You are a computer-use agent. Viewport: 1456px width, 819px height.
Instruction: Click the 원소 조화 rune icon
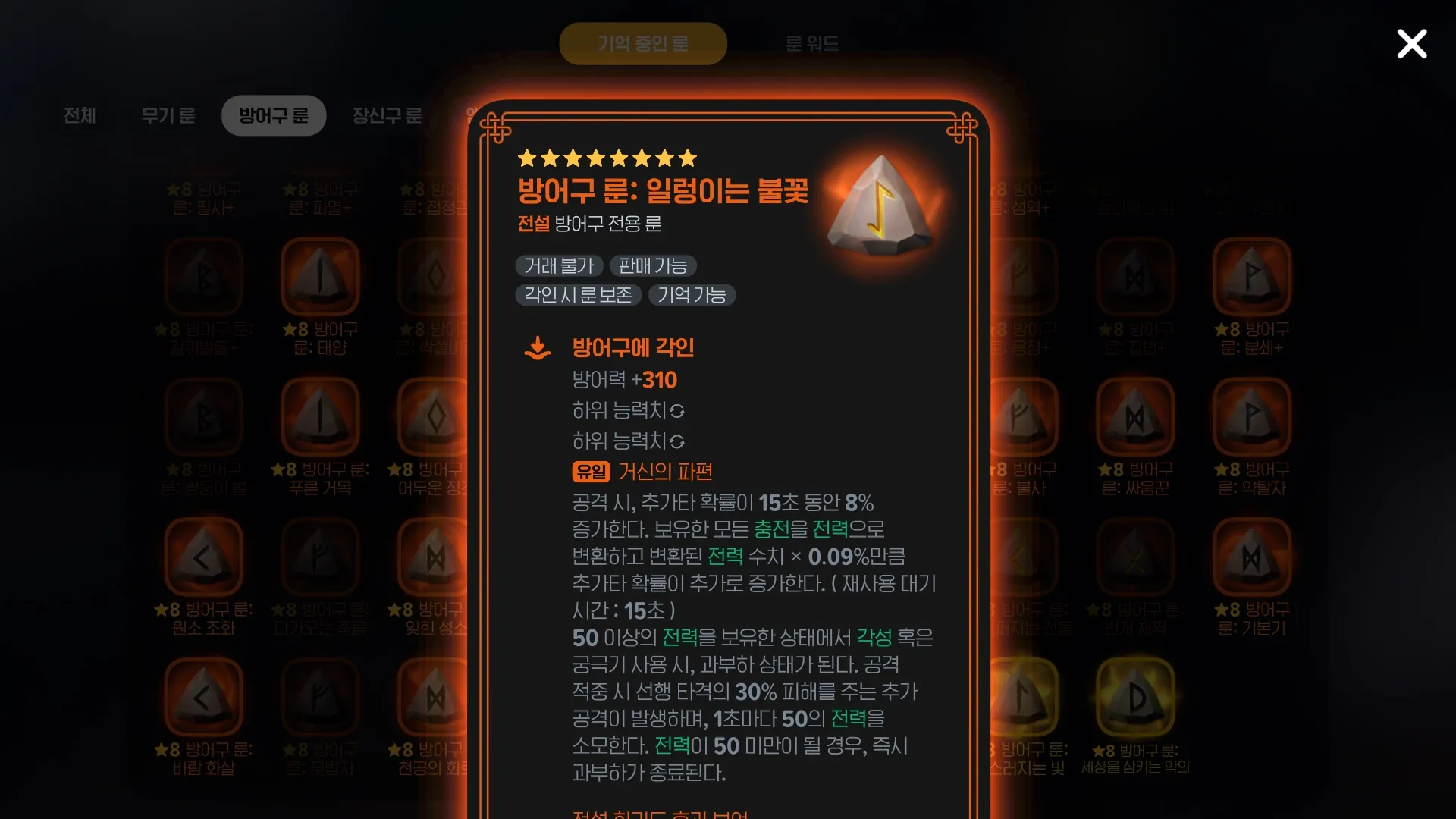click(203, 556)
